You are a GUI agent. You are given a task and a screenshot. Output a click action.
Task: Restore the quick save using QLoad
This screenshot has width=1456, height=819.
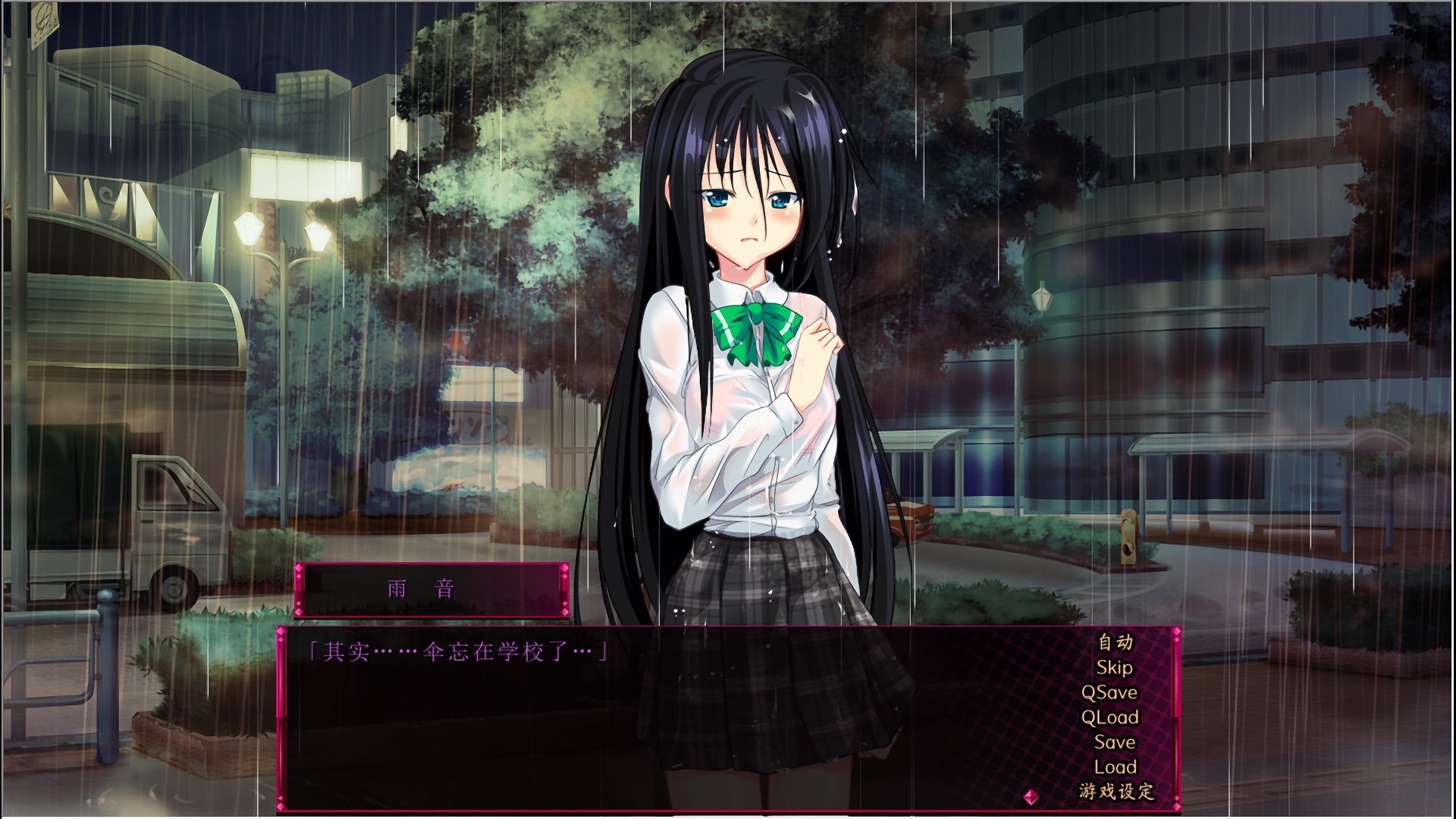click(1110, 716)
